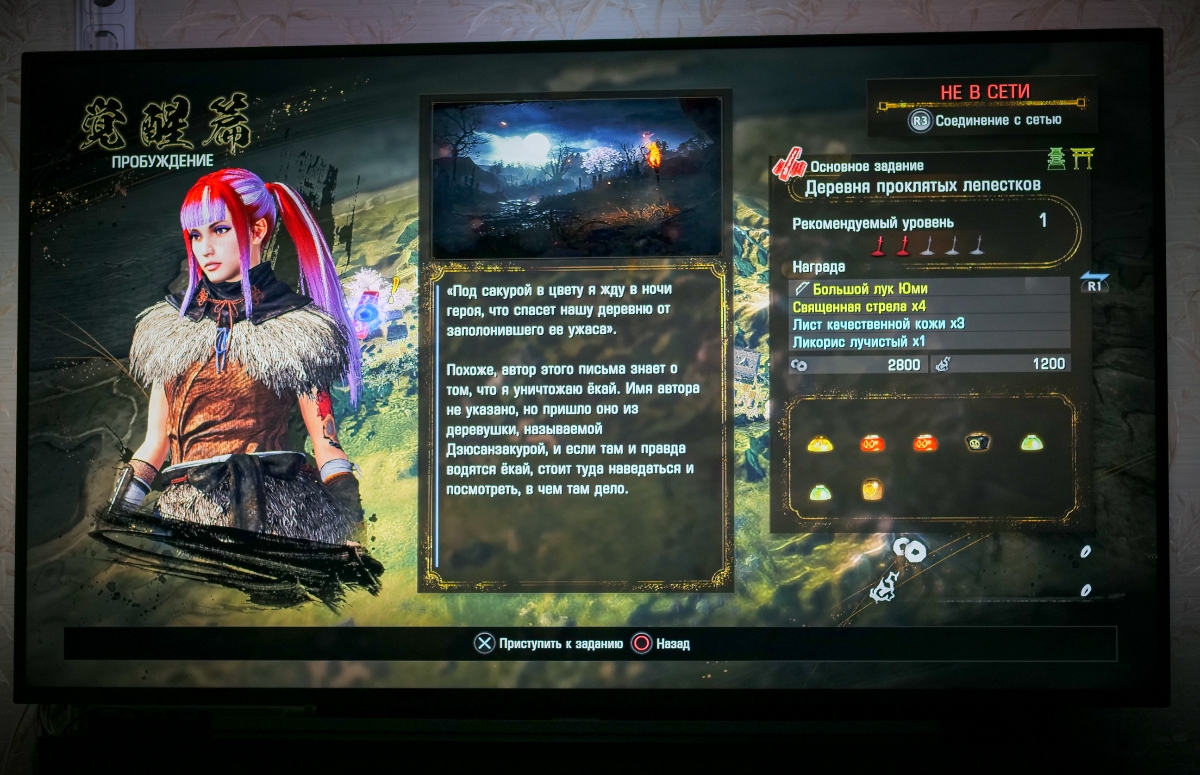Click the green shrine icon
The width and height of the screenshot is (1200, 775).
tap(1056, 158)
